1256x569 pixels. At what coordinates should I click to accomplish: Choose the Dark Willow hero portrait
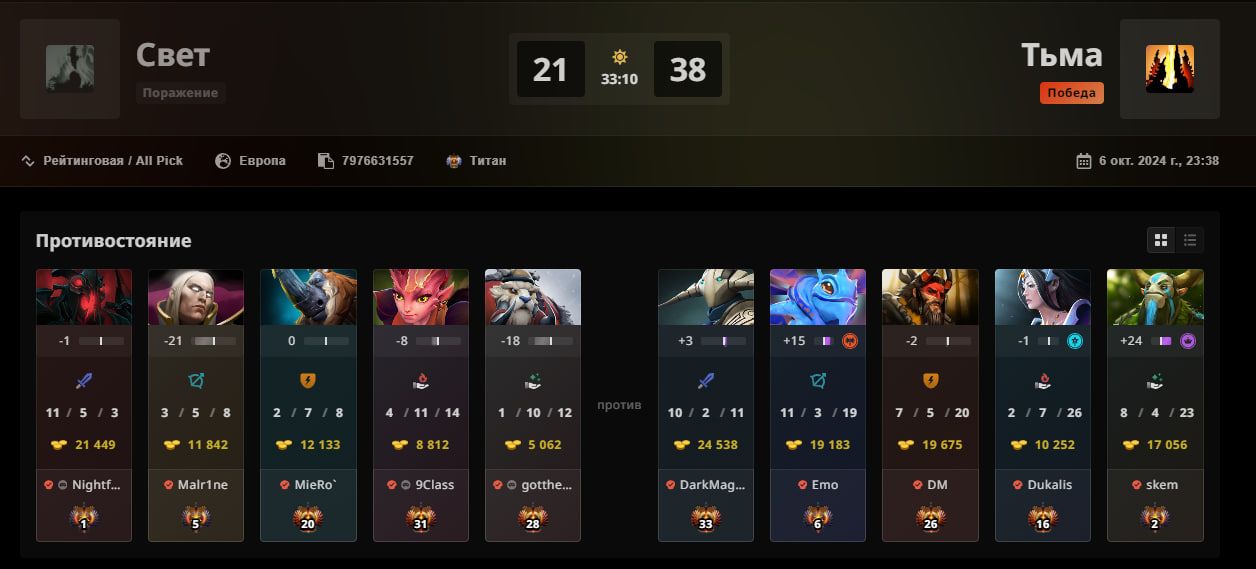[421, 297]
